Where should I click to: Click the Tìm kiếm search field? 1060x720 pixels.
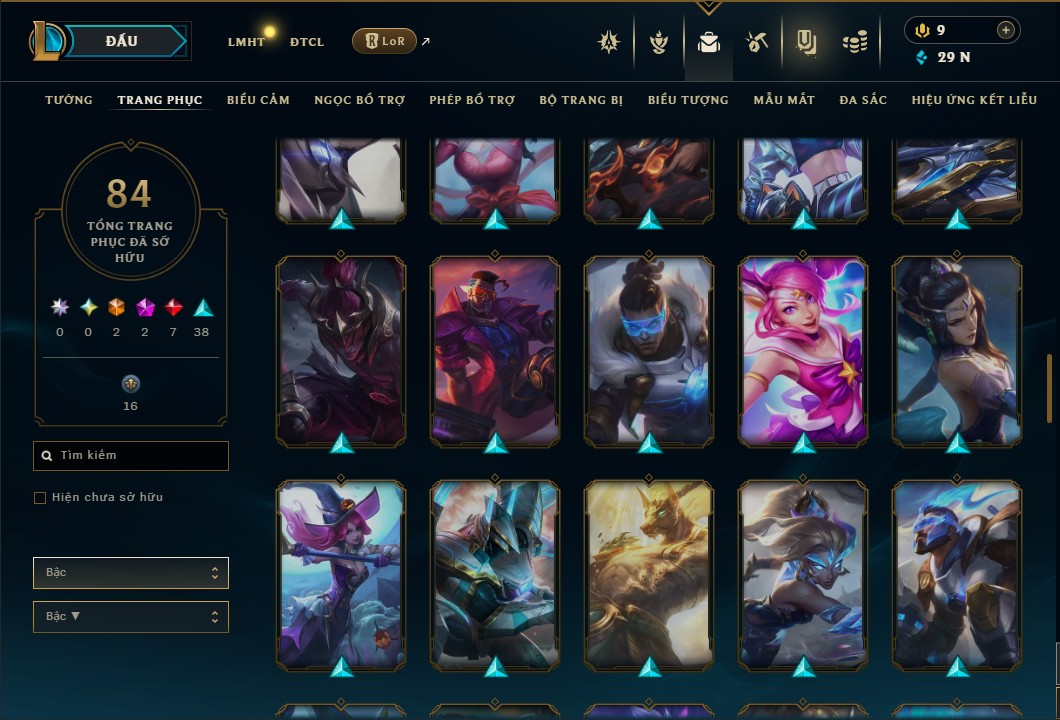131,456
